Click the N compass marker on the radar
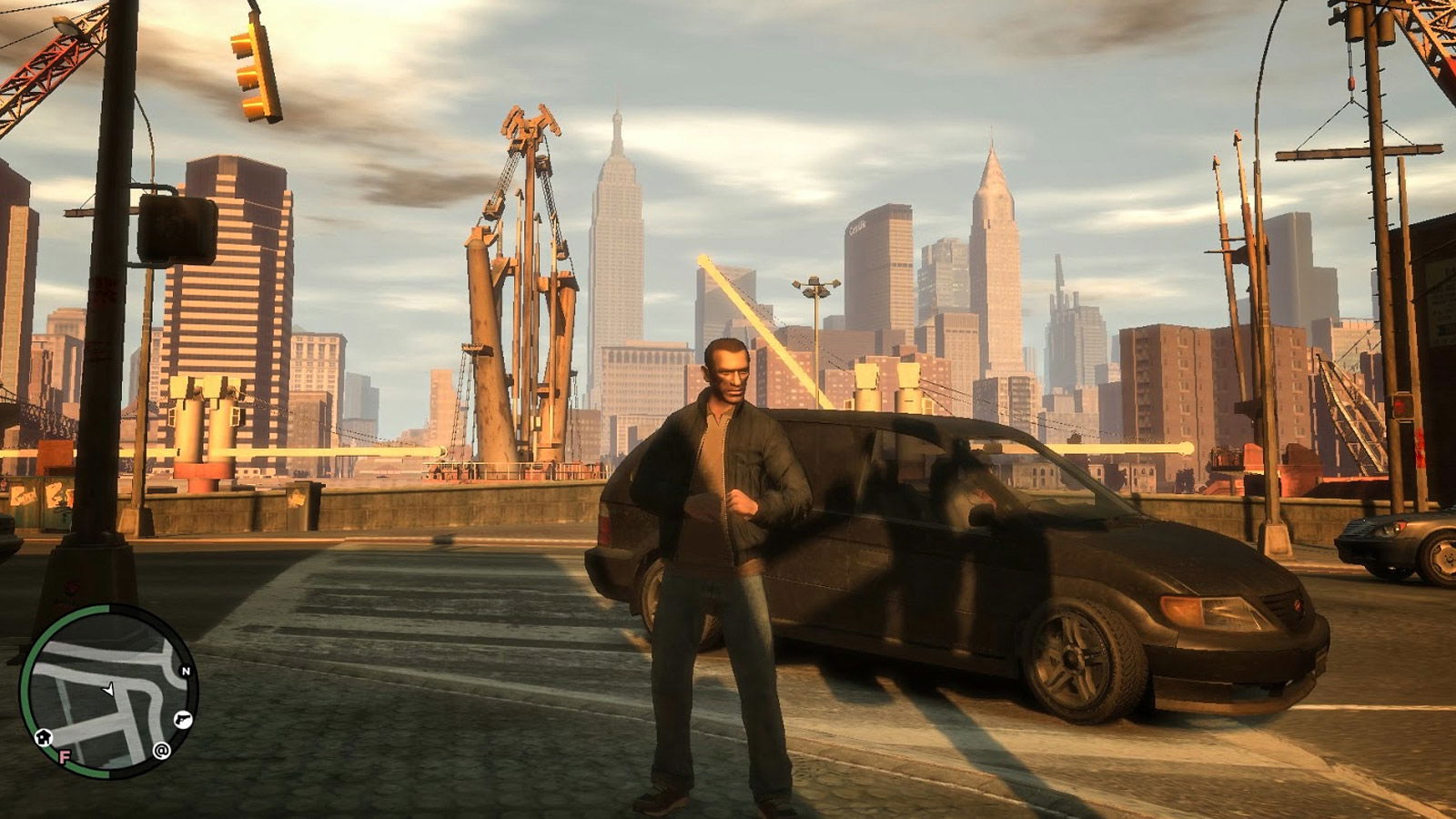 pyautogui.click(x=185, y=671)
